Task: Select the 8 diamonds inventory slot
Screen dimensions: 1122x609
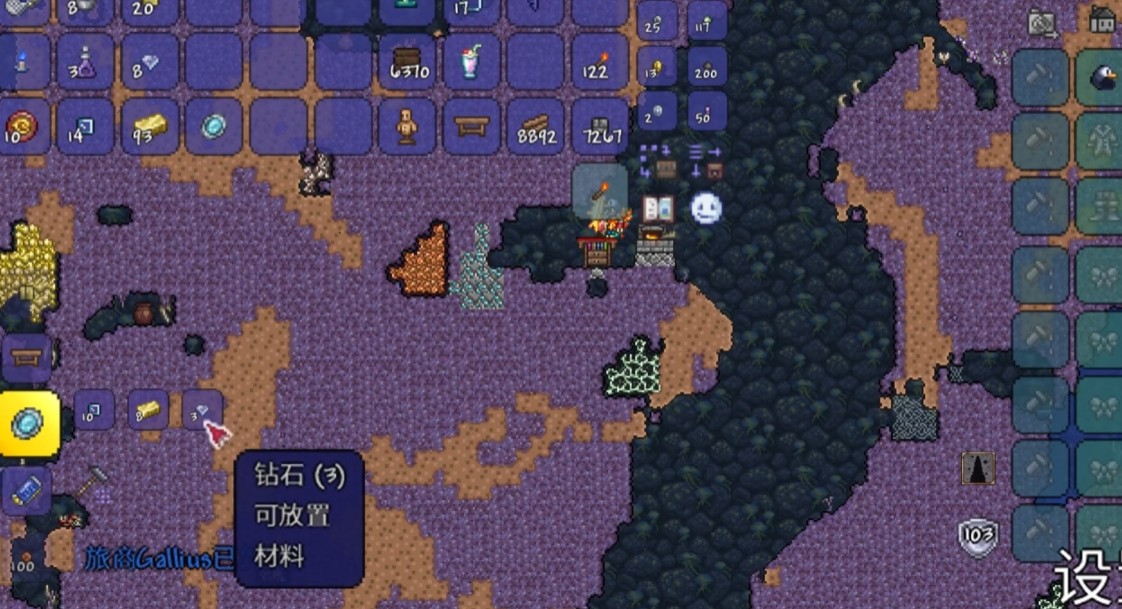Action: (150, 63)
